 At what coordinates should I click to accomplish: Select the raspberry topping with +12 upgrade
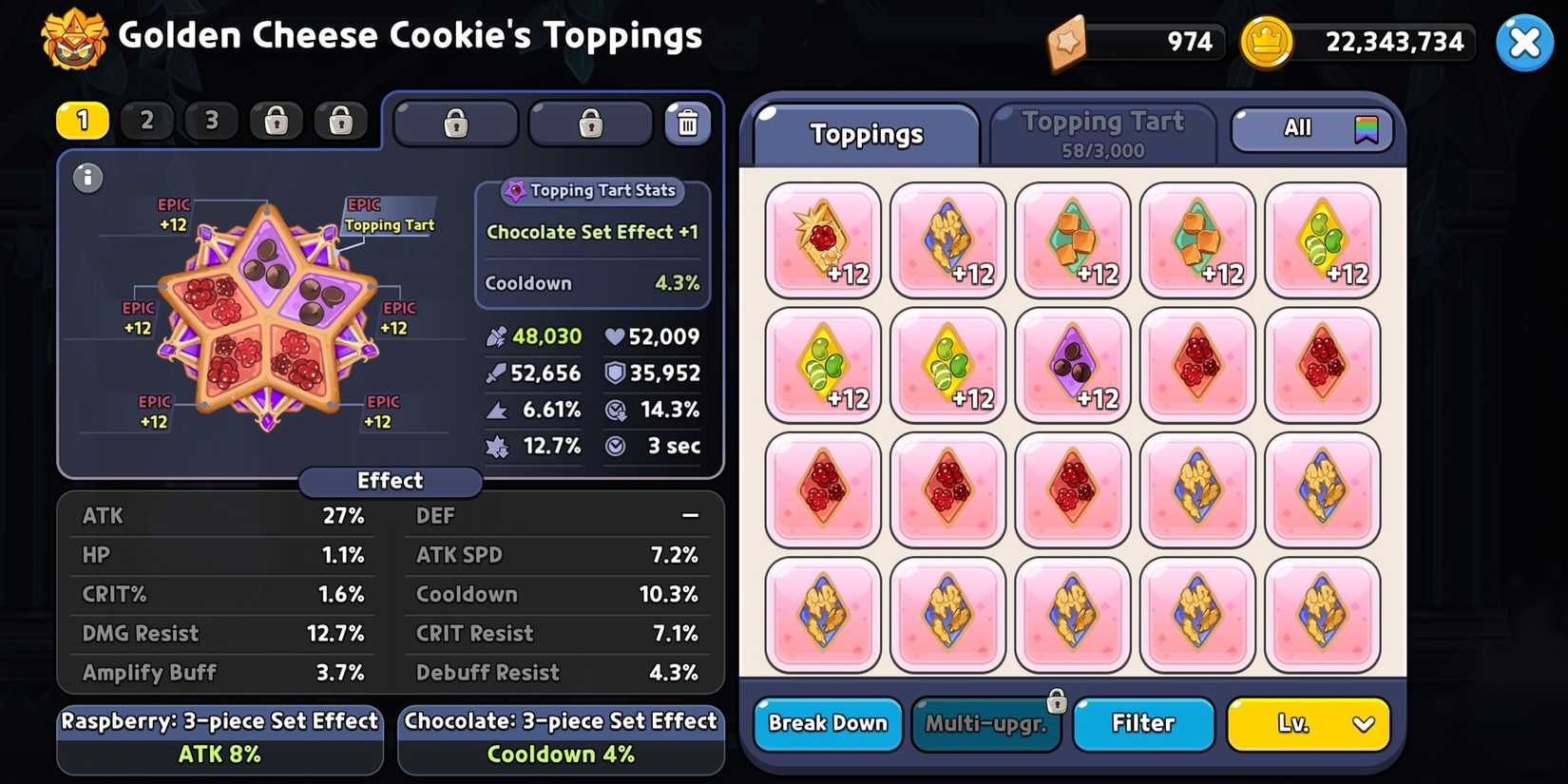coord(823,238)
